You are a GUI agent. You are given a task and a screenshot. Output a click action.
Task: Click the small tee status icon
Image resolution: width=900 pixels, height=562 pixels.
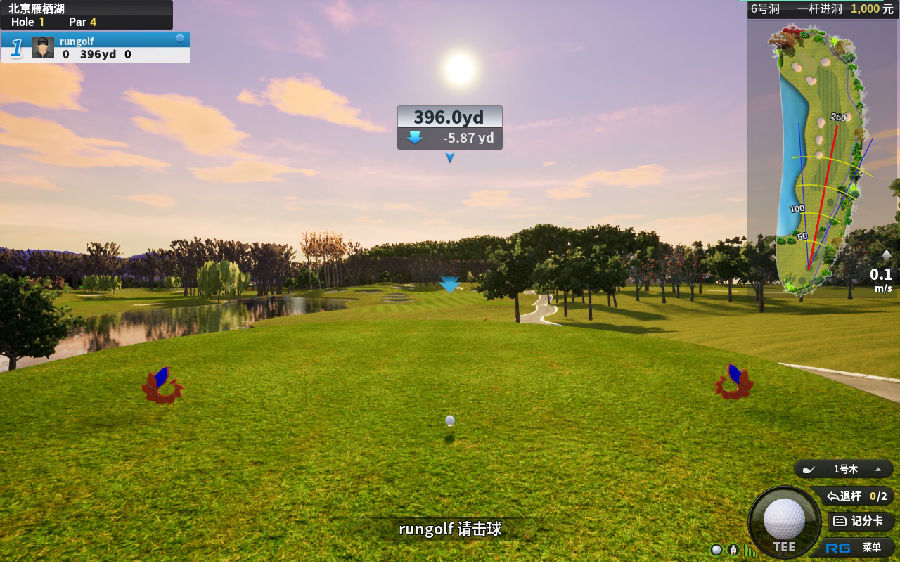point(733,549)
